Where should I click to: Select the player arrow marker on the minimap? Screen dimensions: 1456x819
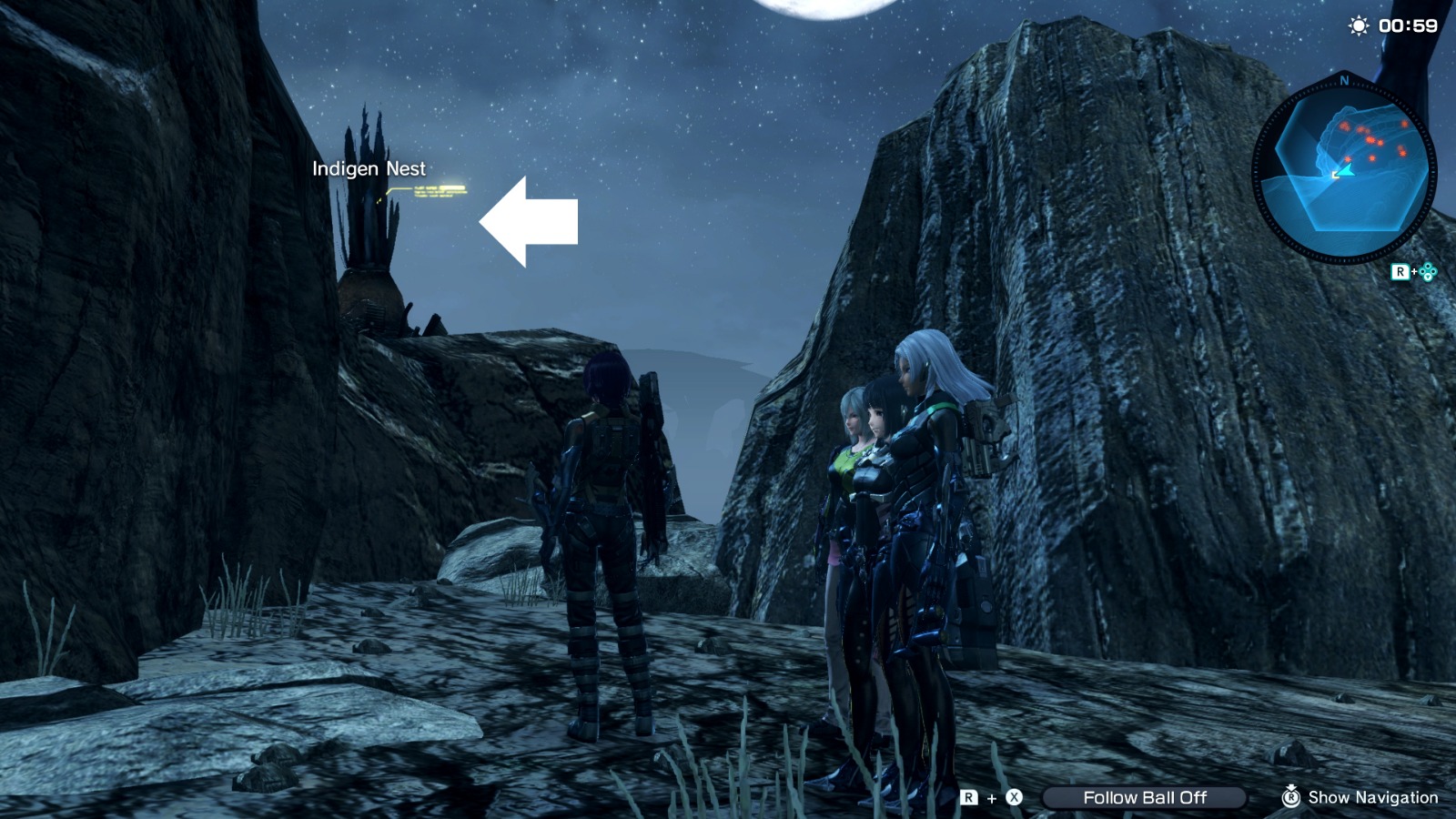tap(1346, 171)
